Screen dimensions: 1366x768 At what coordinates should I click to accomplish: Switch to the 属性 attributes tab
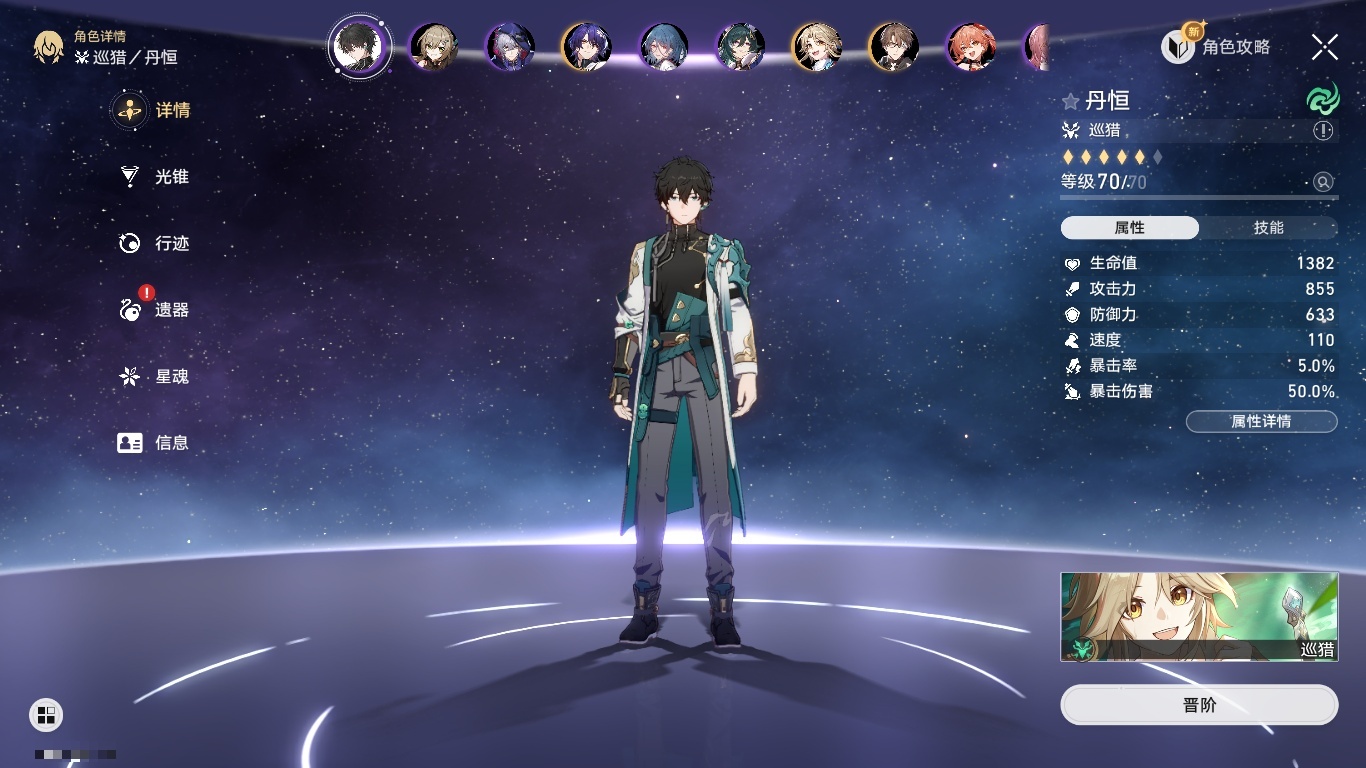pyautogui.click(x=1130, y=228)
